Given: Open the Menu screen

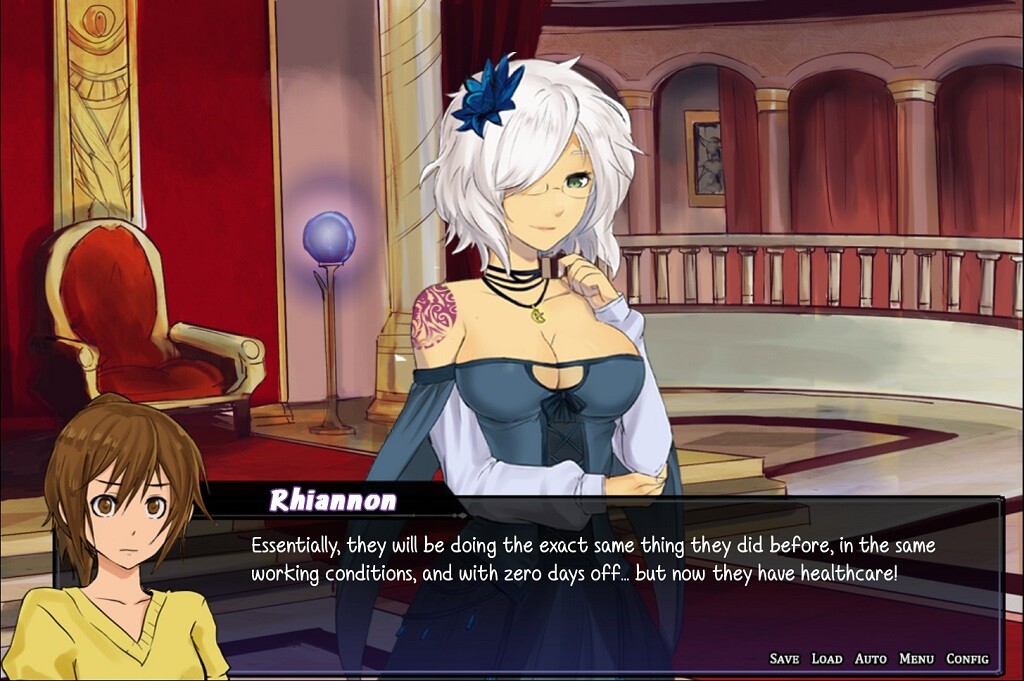Looking at the screenshot, I should click(x=916, y=658).
